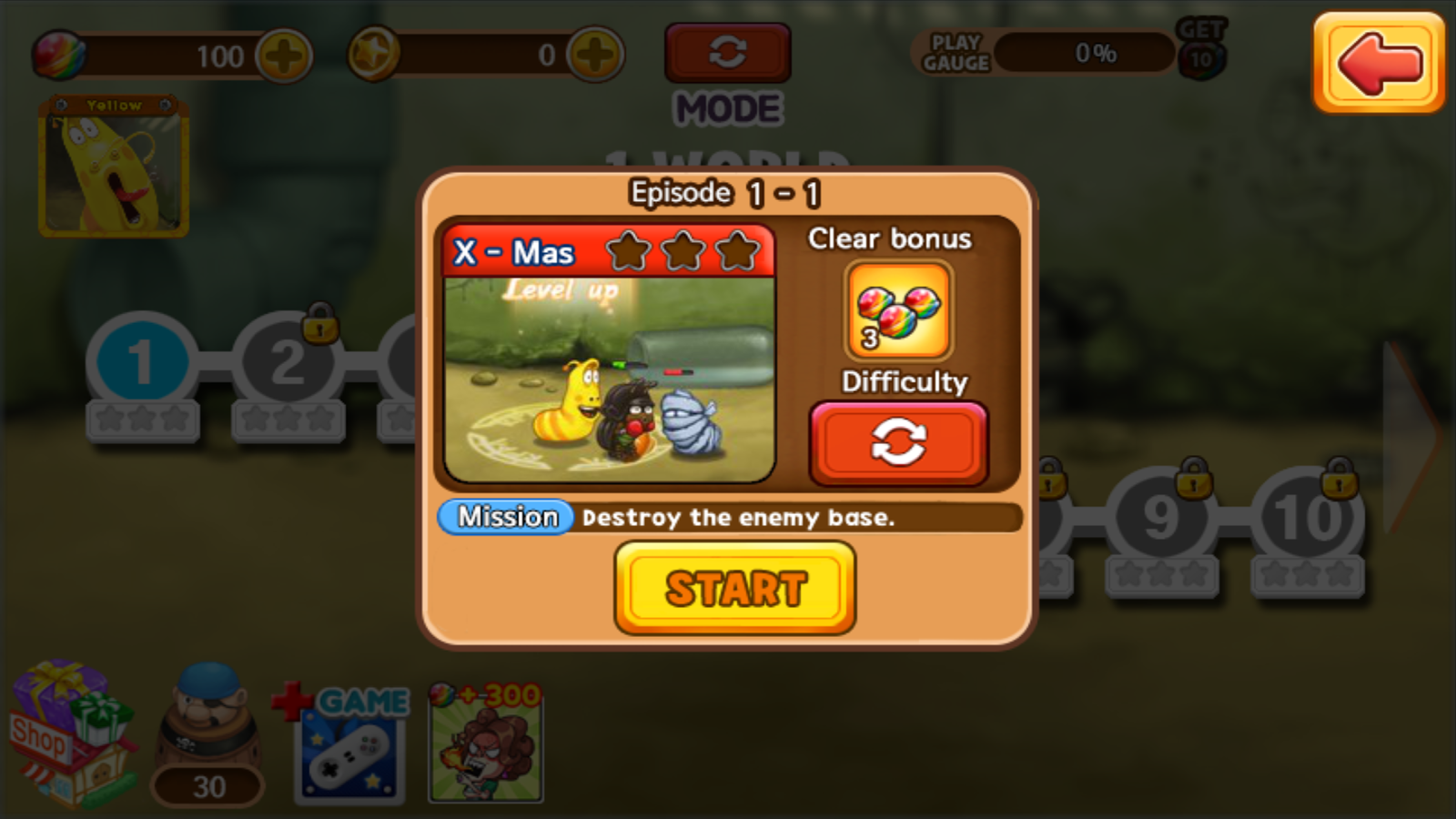
Task: Open the plus Game controller icon
Action: click(x=349, y=746)
